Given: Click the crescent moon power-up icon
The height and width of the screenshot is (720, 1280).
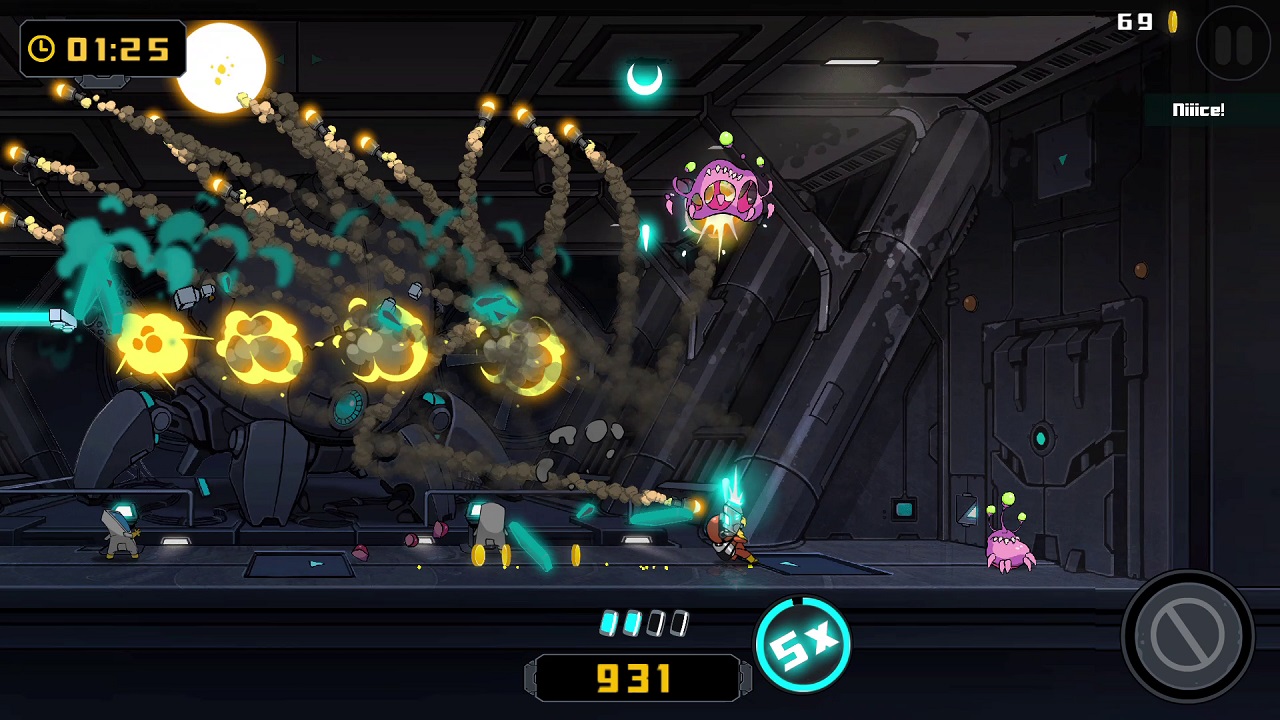Looking at the screenshot, I should (646, 76).
